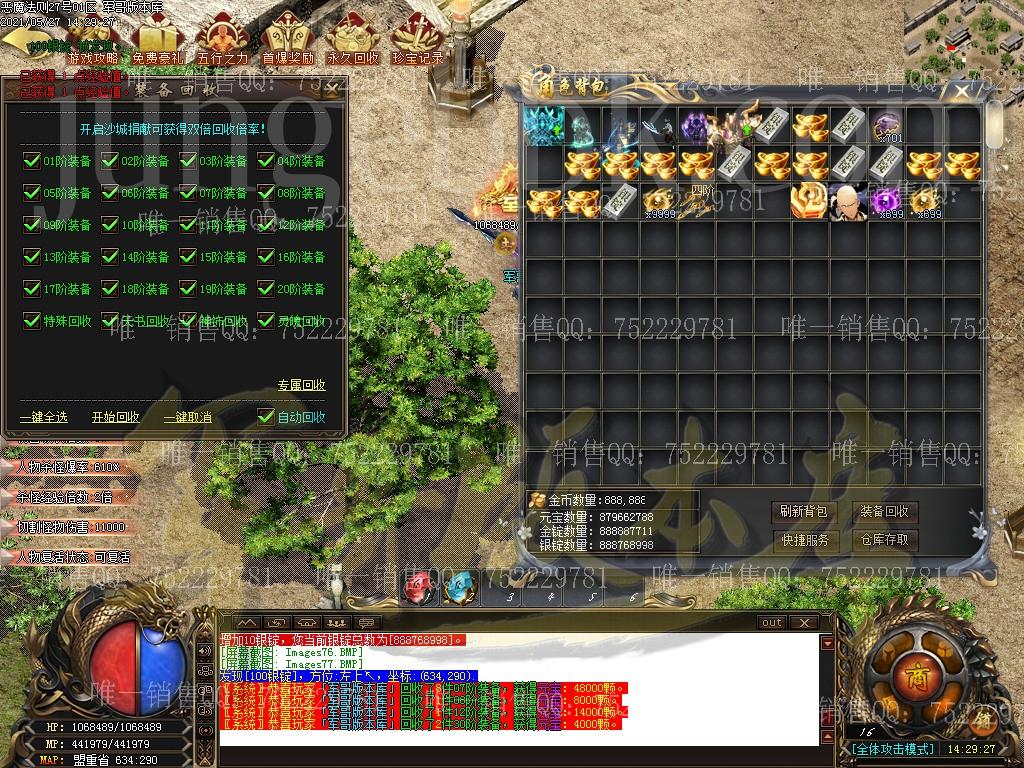
Task: Select the bald character portrait item in the bag
Action: click(x=848, y=201)
